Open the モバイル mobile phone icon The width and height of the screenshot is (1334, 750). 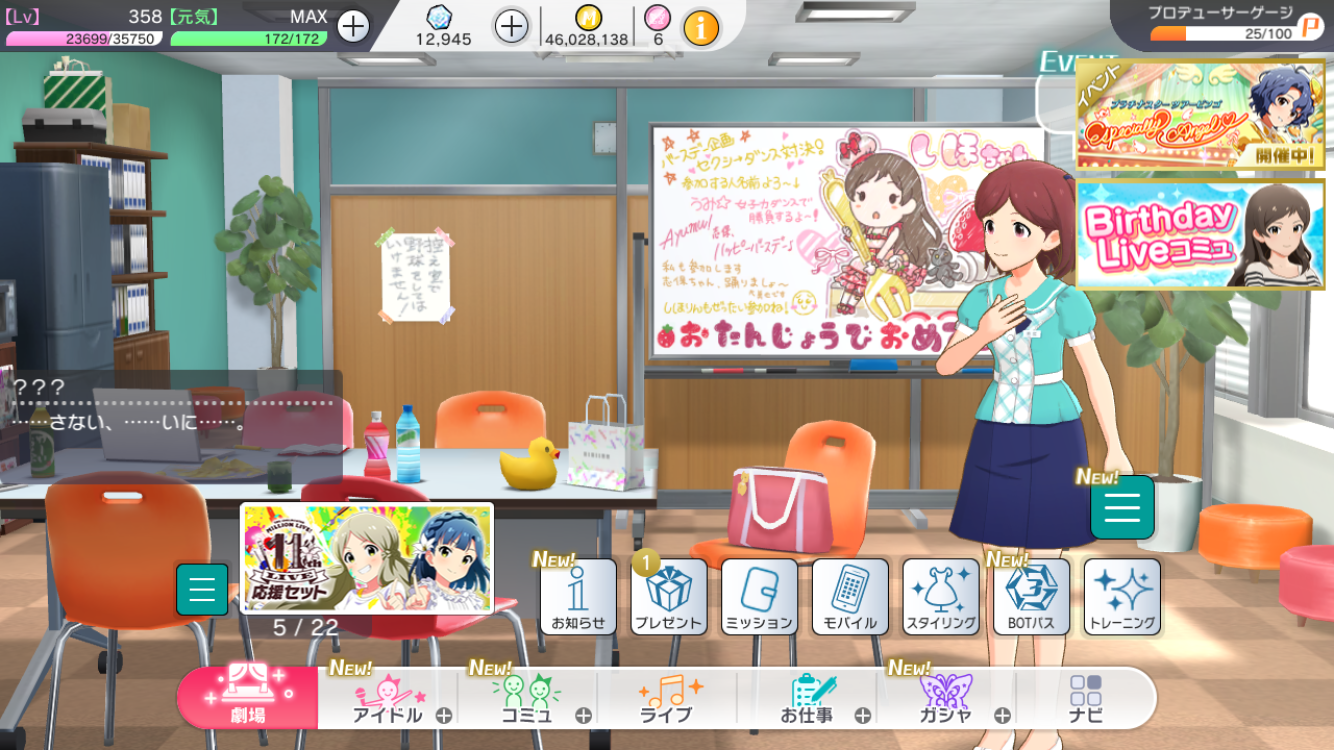click(x=850, y=597)
